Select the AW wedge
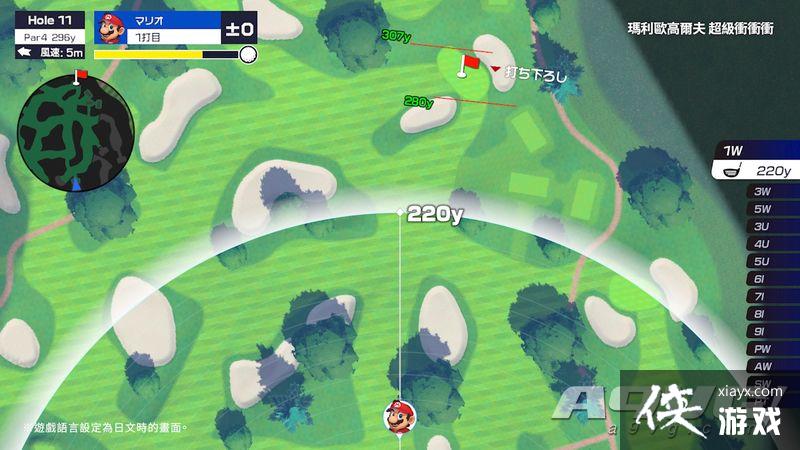800x450 pixels. 762,366
